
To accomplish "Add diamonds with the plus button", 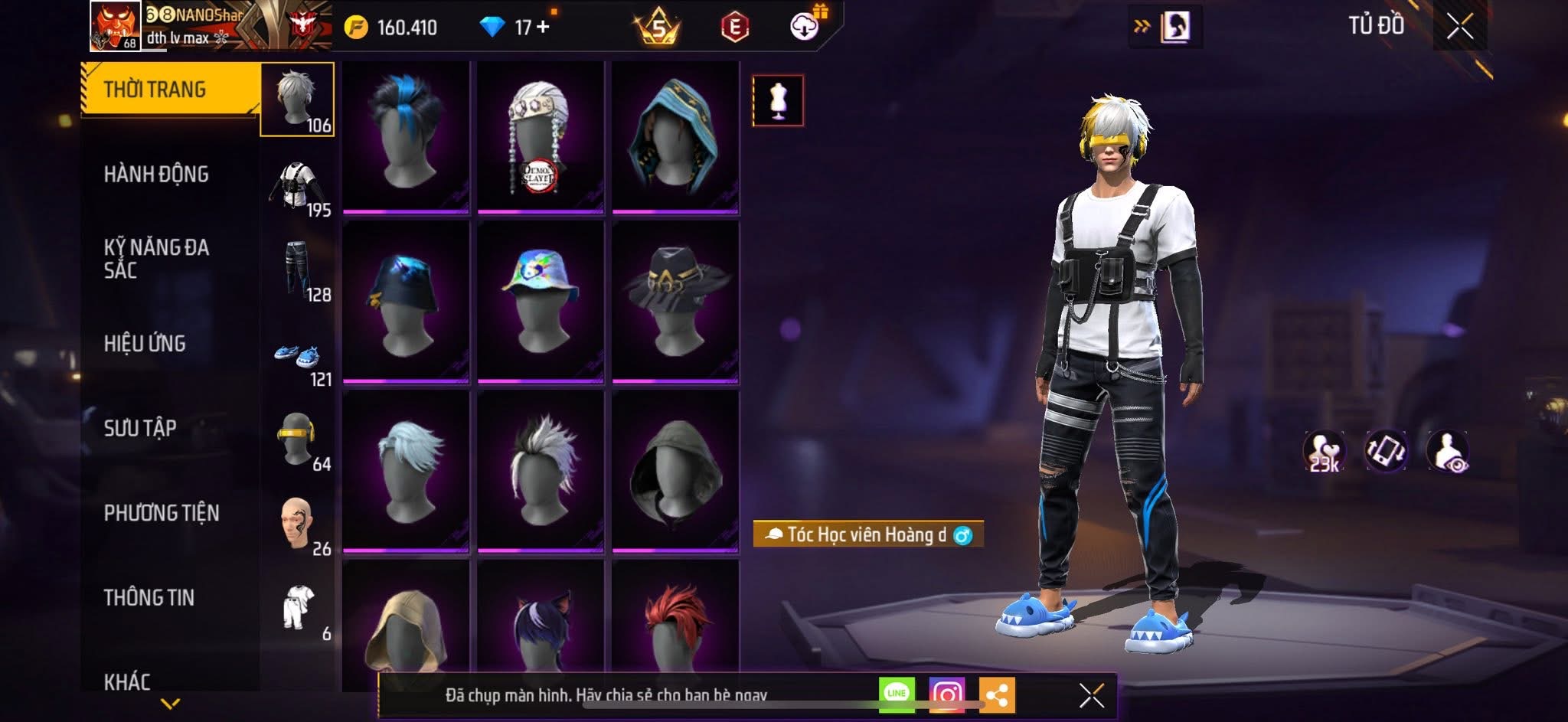I will (x=543, y=27).
